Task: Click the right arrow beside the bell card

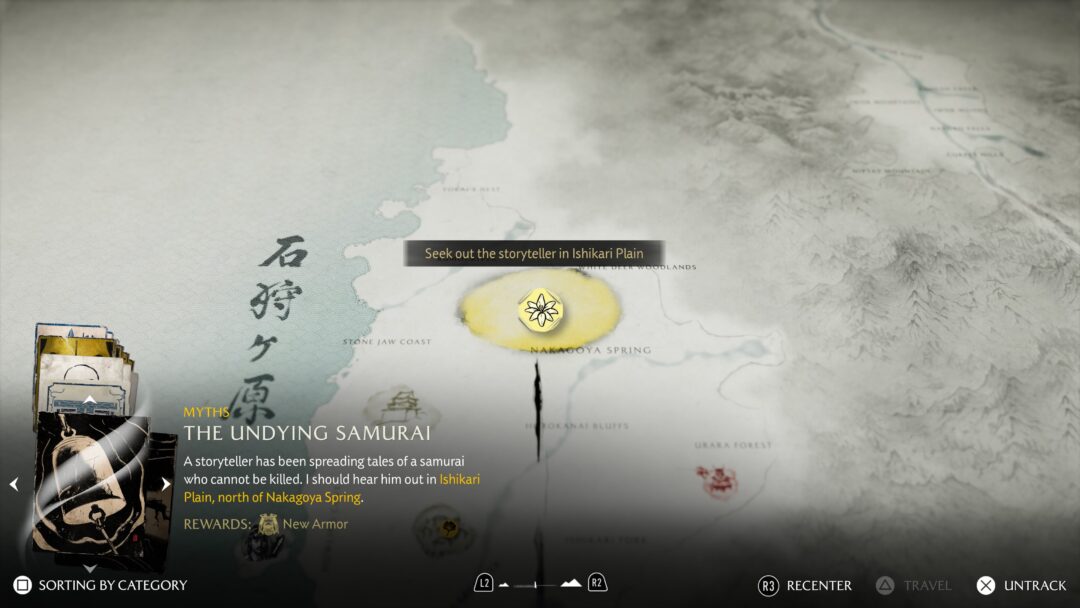Action: 166,485
